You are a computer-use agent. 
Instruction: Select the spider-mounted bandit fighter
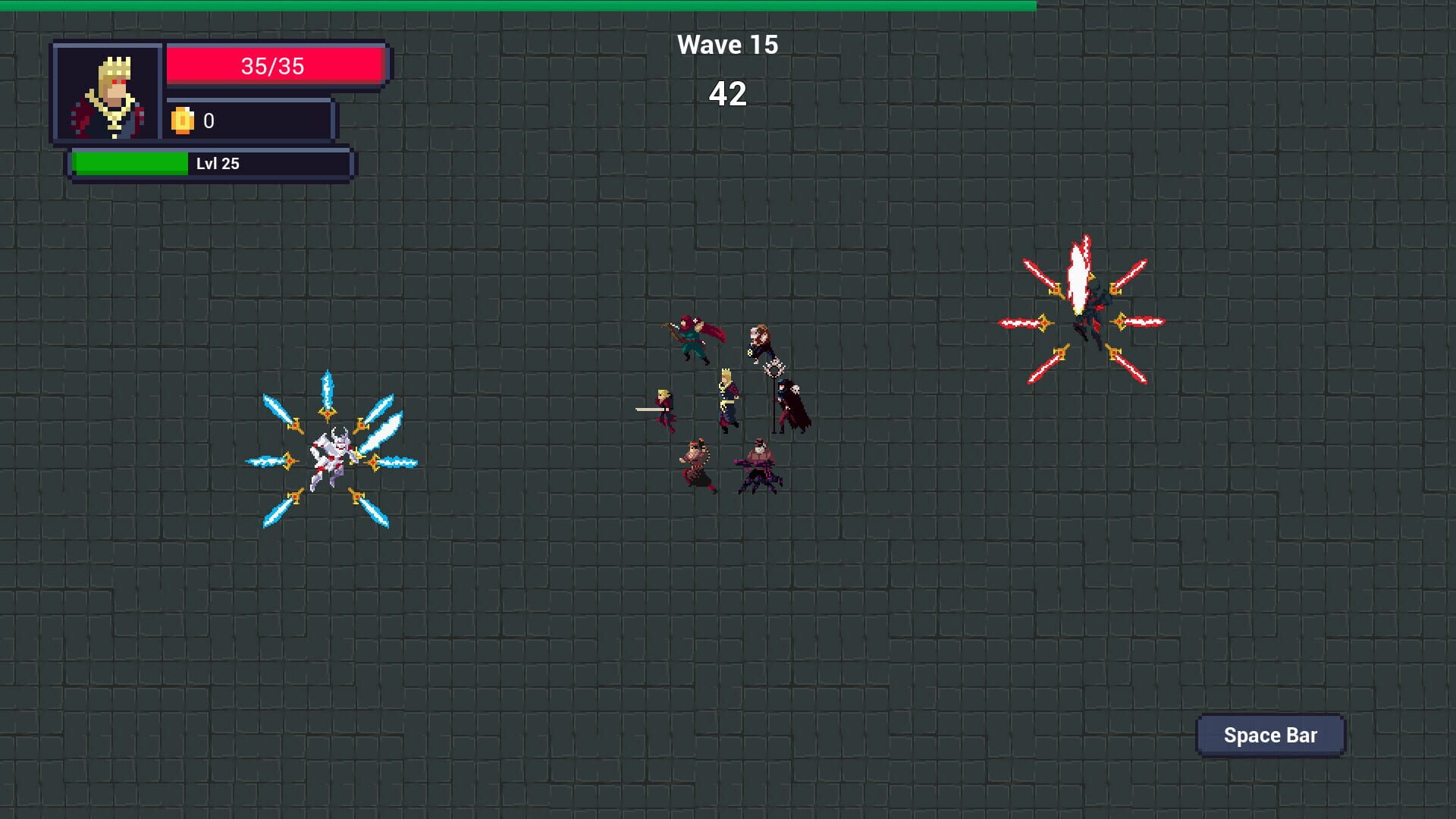(758, 466)
